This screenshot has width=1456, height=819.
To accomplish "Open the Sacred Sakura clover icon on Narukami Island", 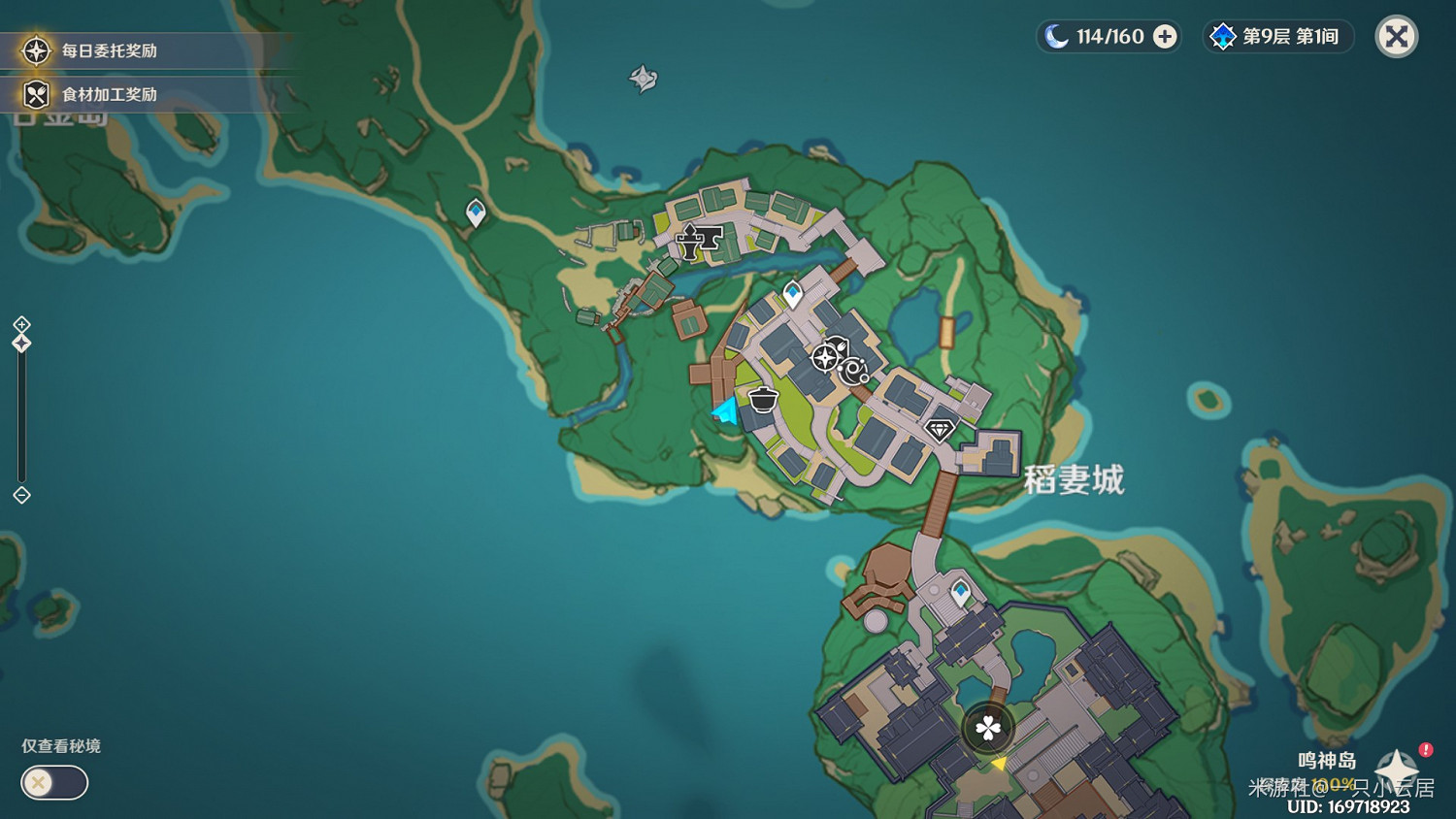I will click(986, 727).
